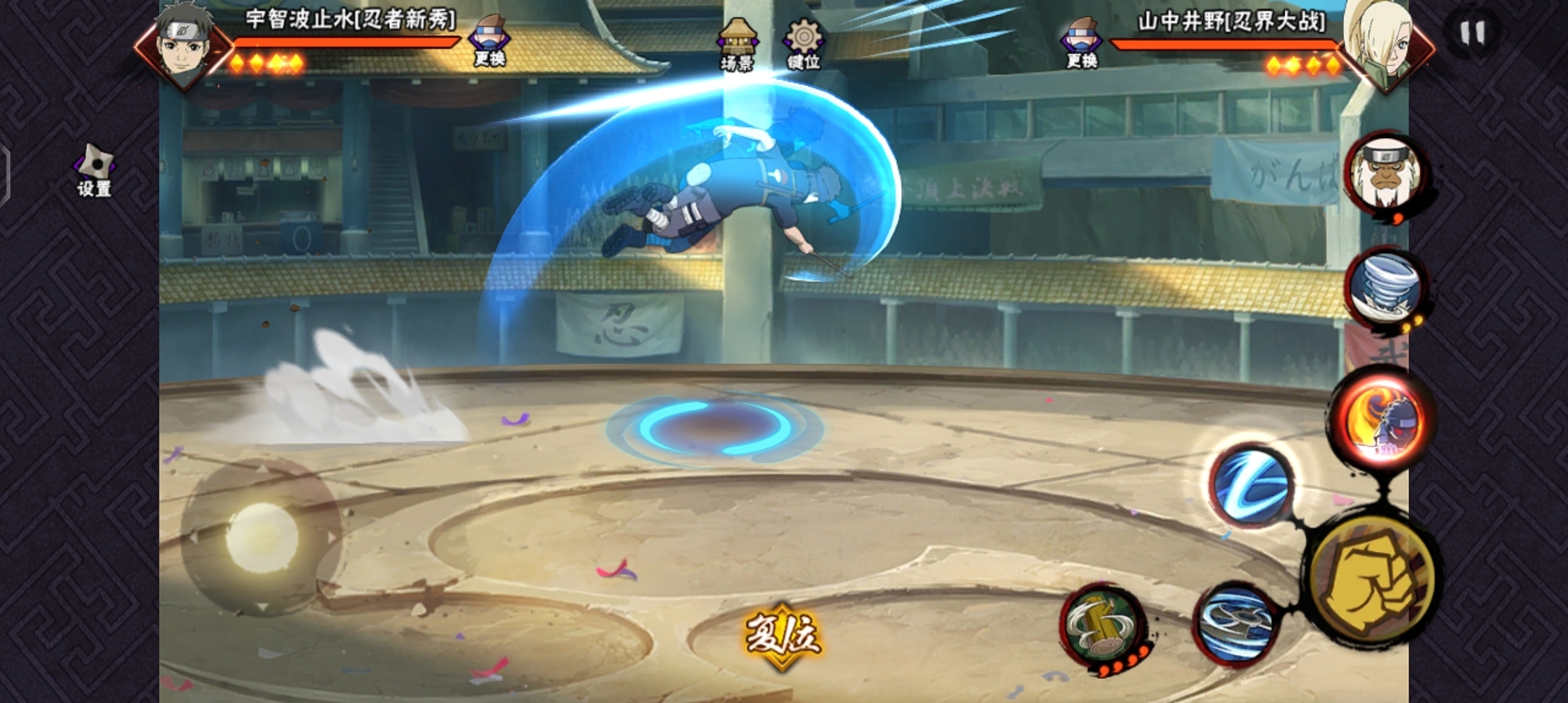Click 更换 under Shisui's name
The image size is (1568, 703).
[490, 42]
